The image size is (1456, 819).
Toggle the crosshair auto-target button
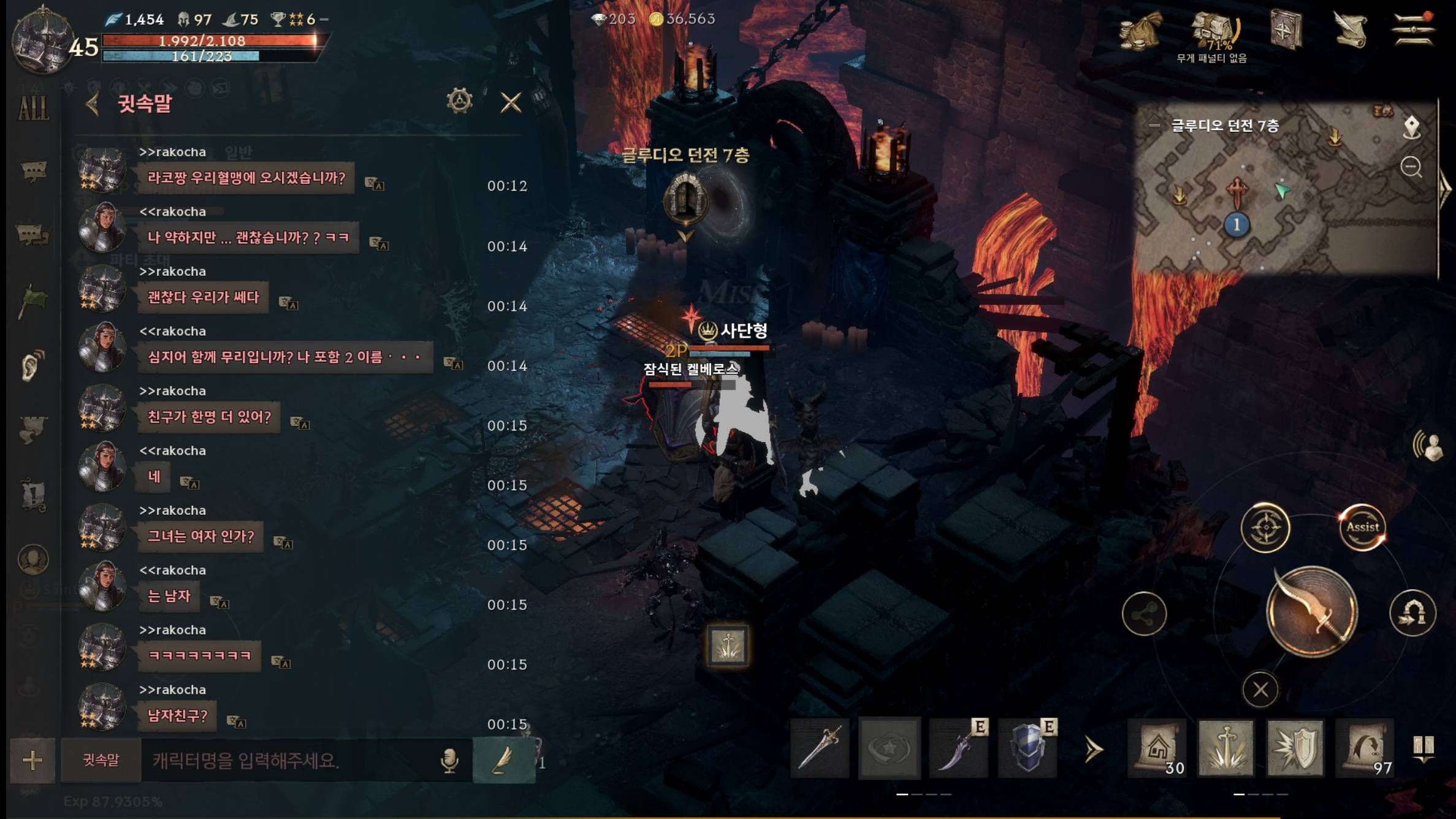click(x=1265, y=527)
